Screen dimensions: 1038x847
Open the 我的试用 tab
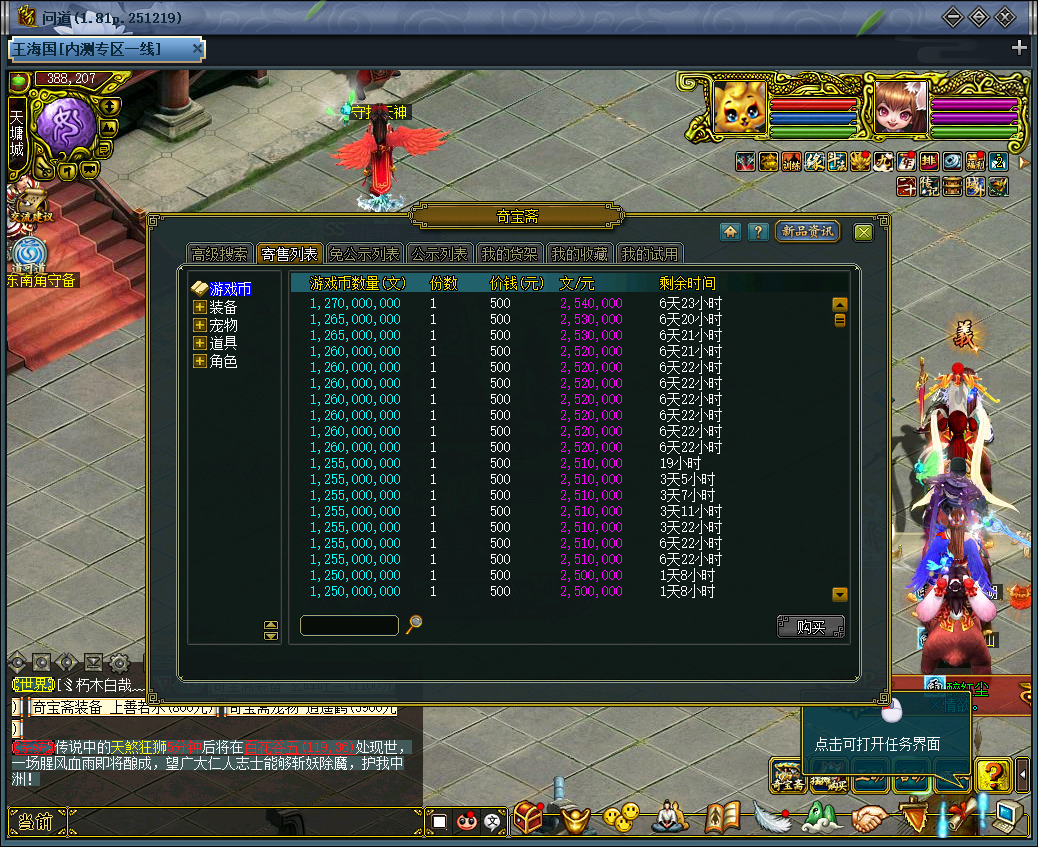(649, 254)
